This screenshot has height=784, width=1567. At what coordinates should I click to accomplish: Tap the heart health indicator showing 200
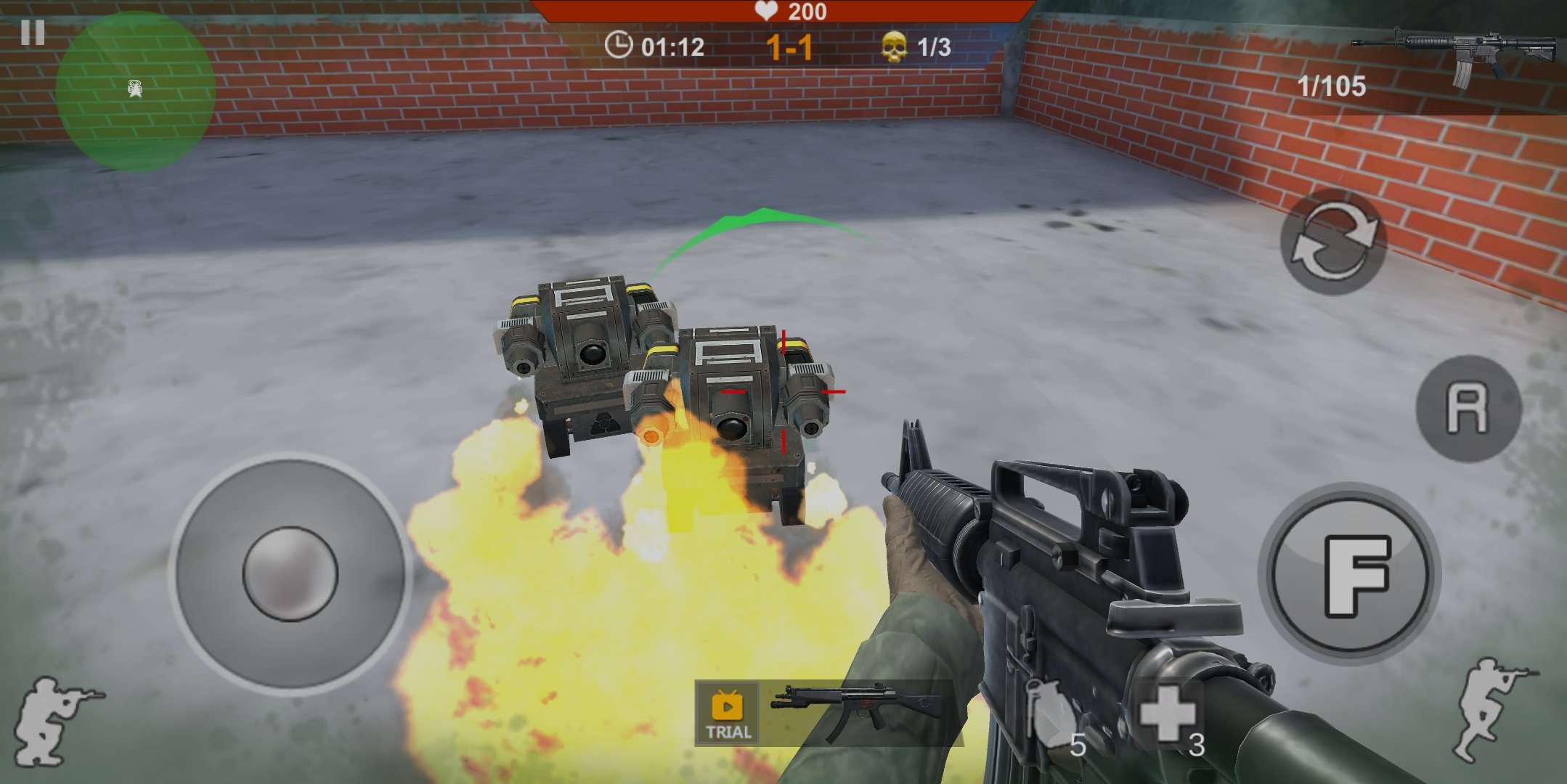788,11
